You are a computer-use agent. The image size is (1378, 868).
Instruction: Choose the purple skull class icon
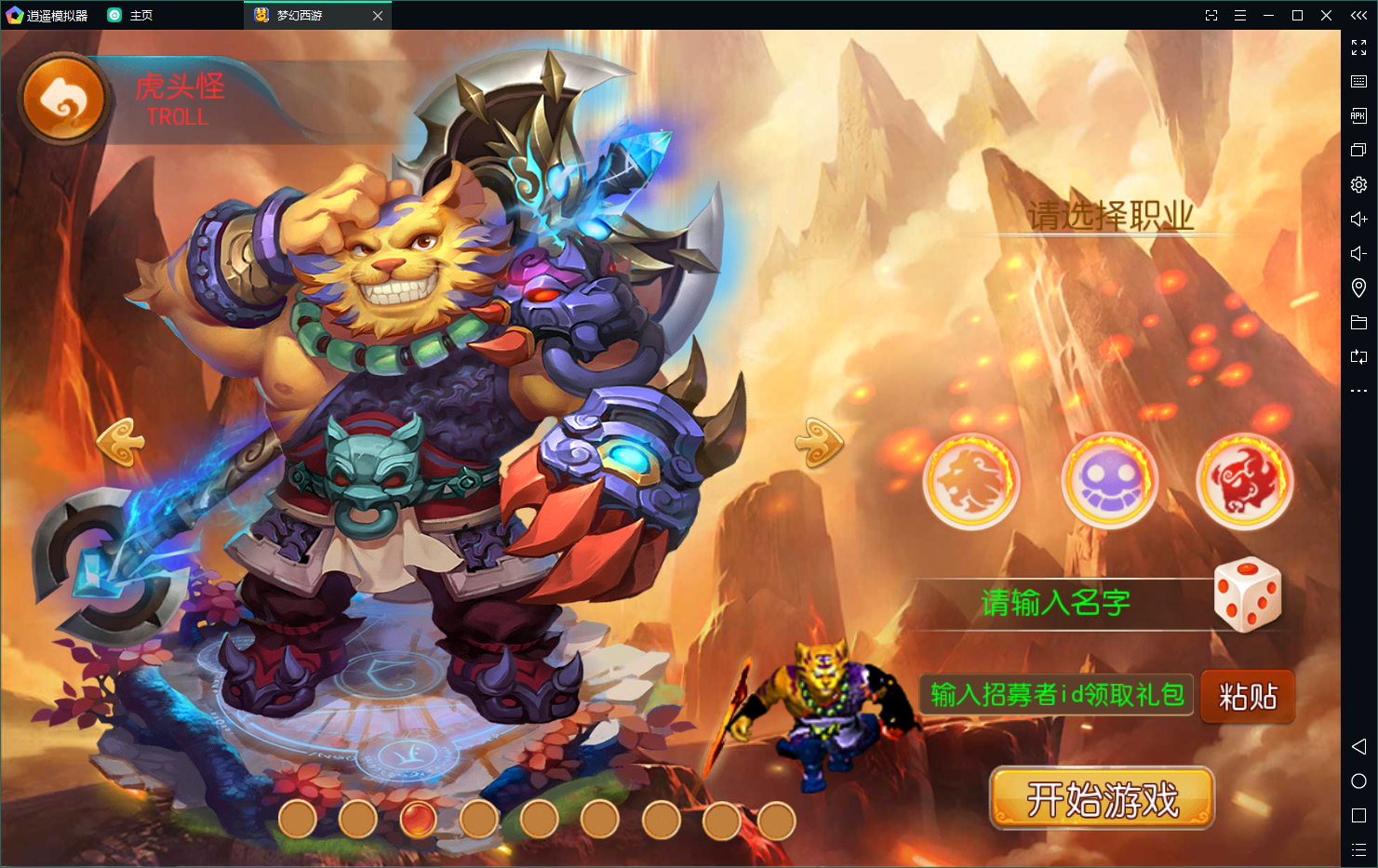pyautogui.click(x=1109, y=481)
